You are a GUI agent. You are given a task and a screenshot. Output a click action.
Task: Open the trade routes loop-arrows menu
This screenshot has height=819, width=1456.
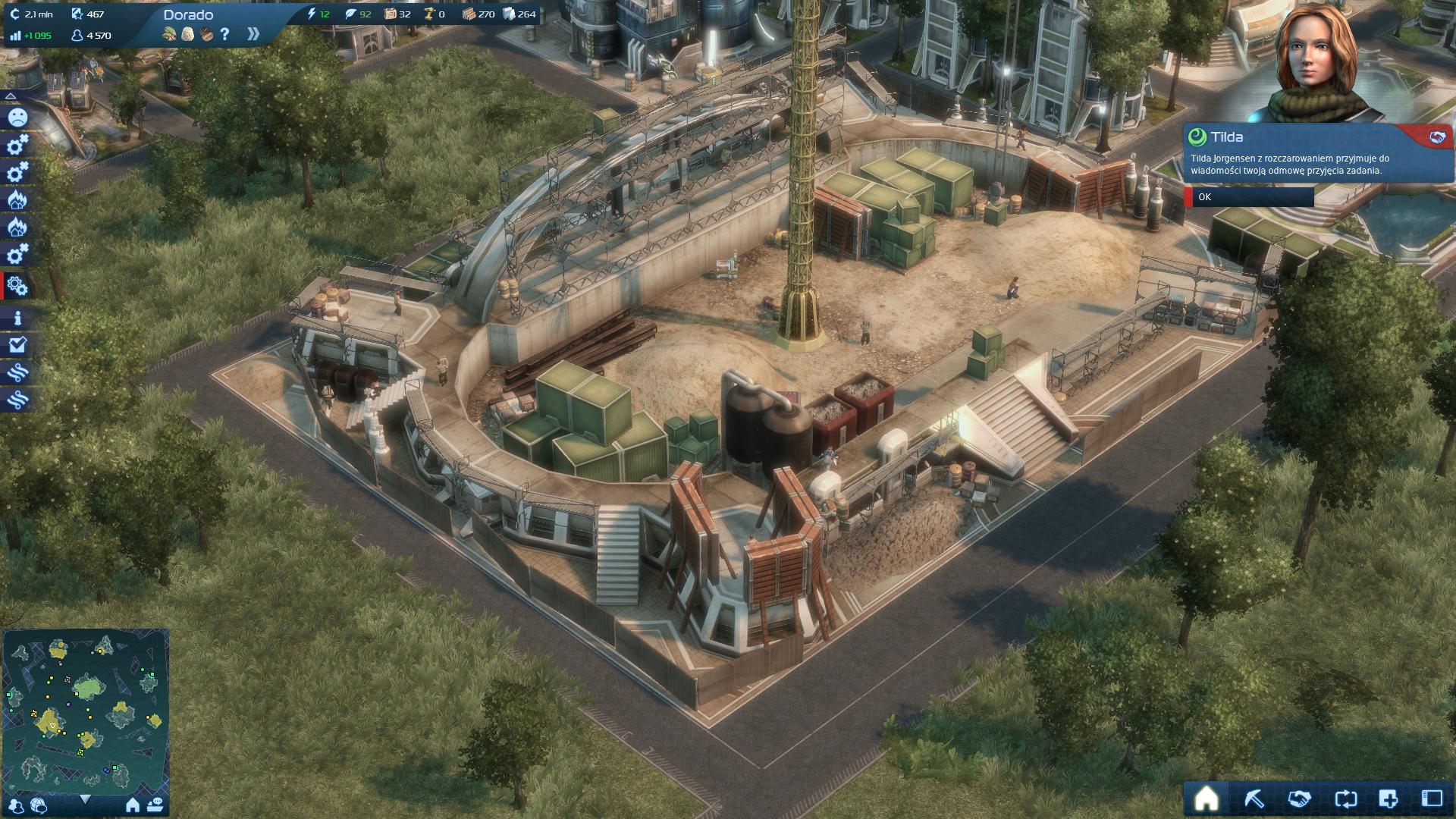1345,799
